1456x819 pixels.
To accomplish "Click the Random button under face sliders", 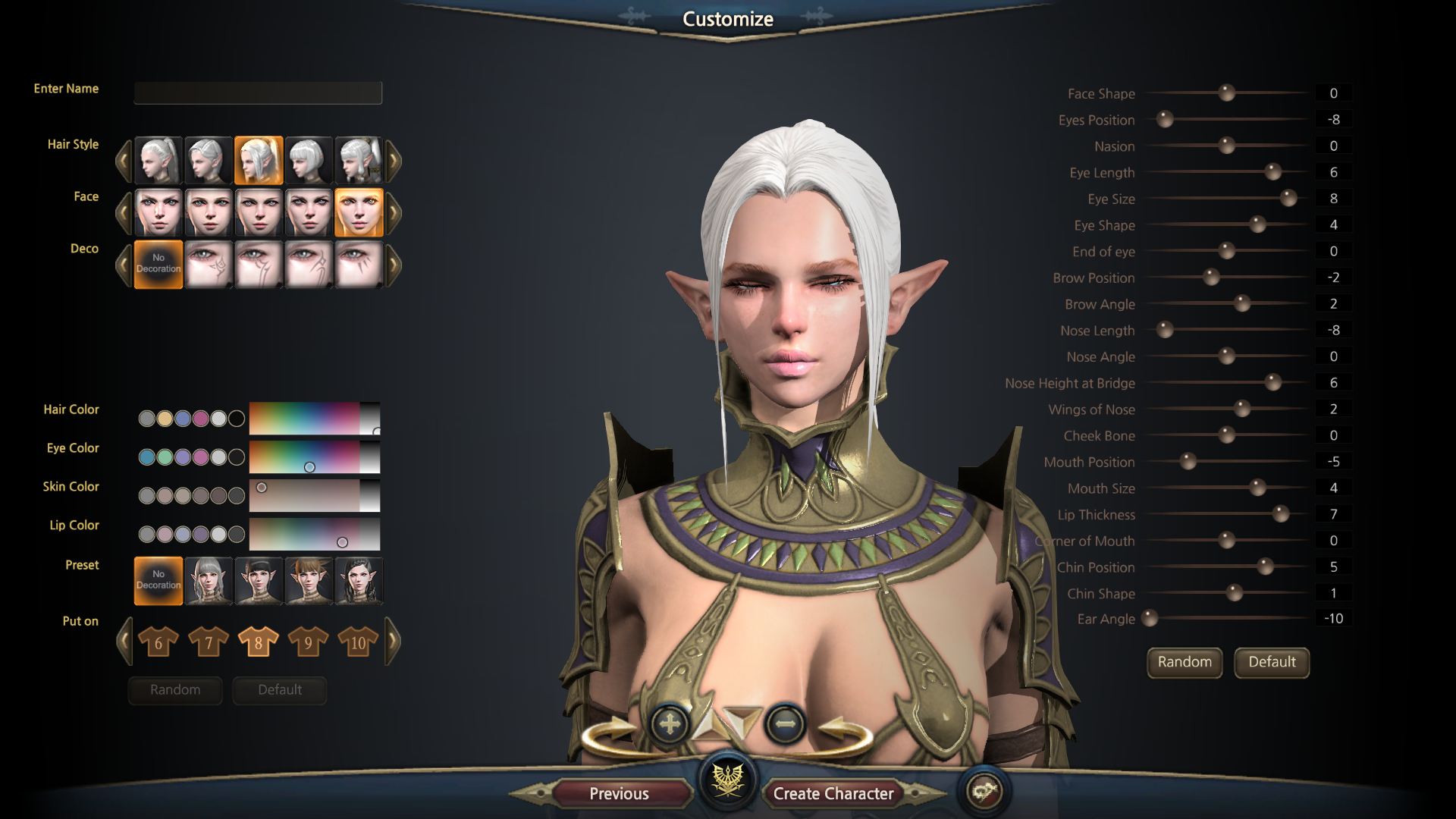I will pyautogui.click(x=1185, y=662).
